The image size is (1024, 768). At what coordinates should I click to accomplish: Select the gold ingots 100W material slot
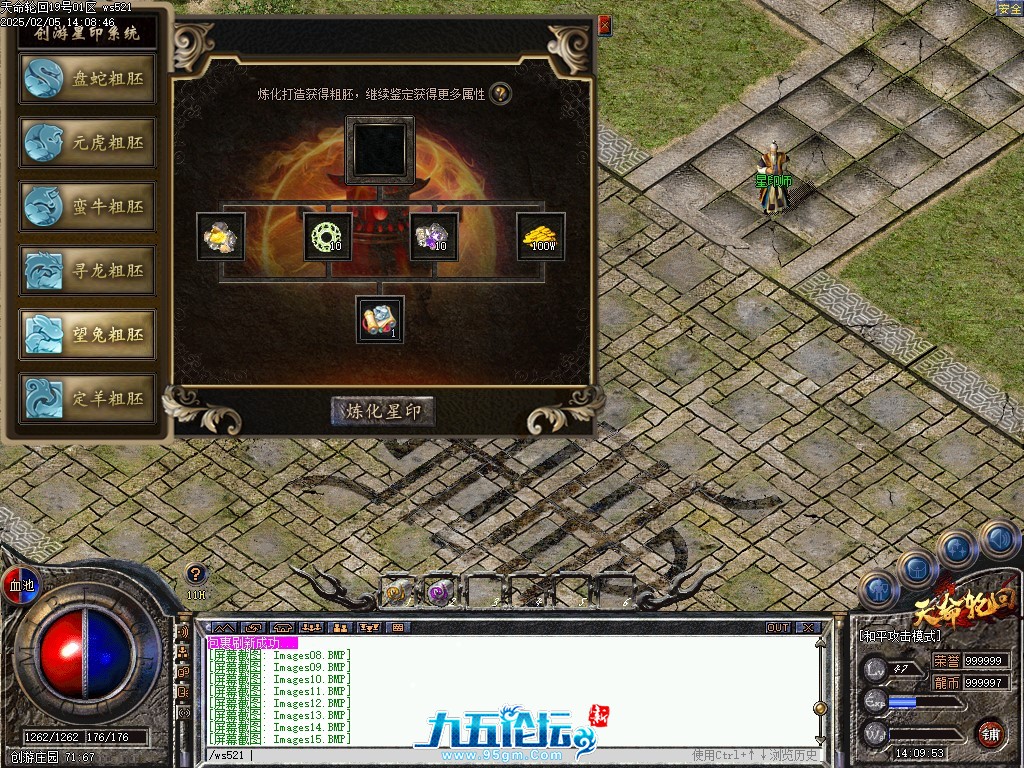tap(541, 236)
